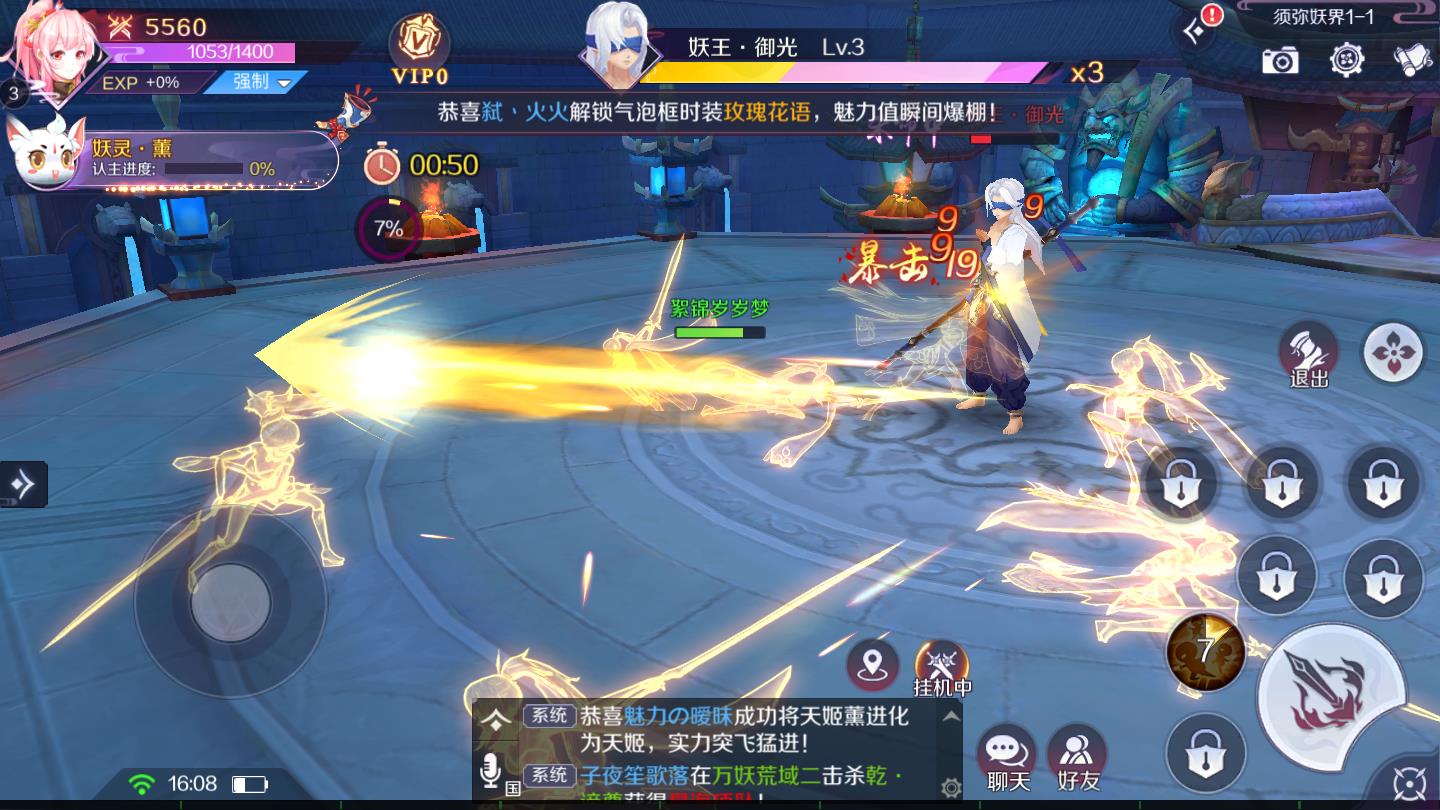Tap the microphone voice input icon
This screenshot has height=810, width=1440.
pyautogui.click(x=491, y=771)
